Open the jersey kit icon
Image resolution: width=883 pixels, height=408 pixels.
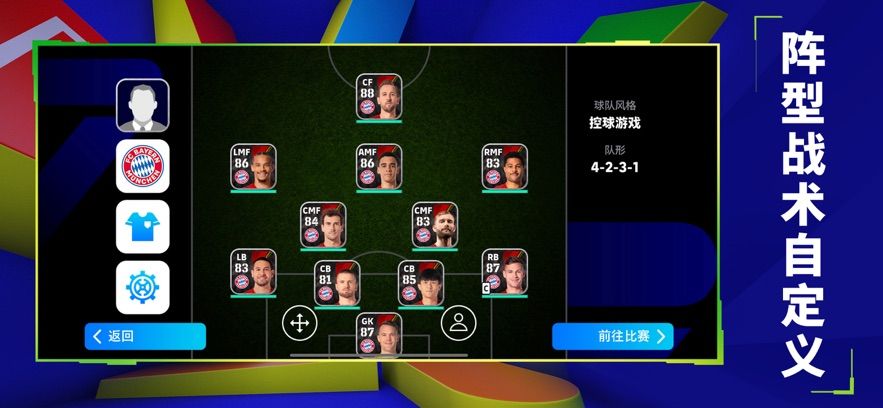(143, 227)
